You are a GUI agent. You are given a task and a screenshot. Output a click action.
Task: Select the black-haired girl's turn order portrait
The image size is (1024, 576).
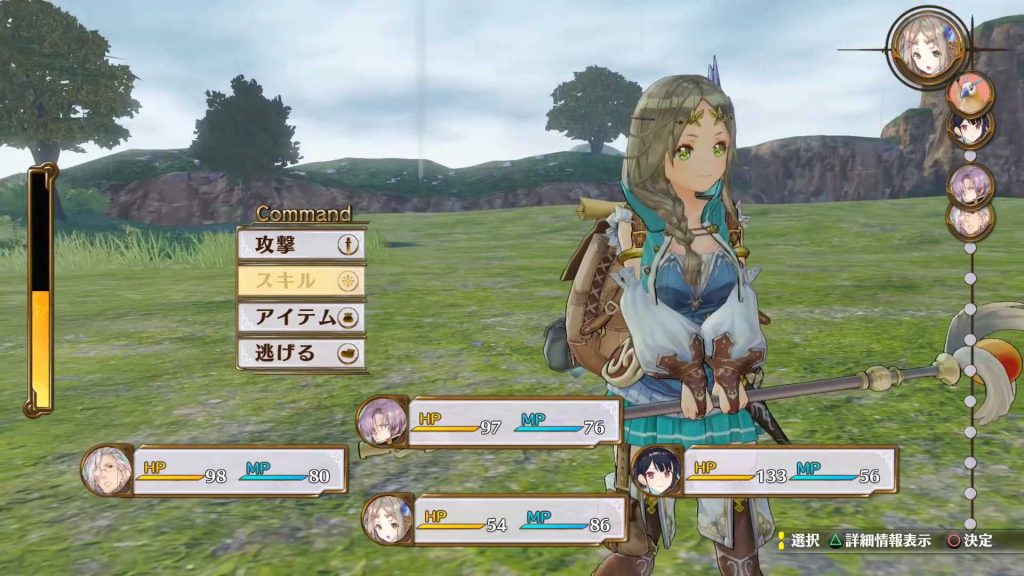coord(969,128)
